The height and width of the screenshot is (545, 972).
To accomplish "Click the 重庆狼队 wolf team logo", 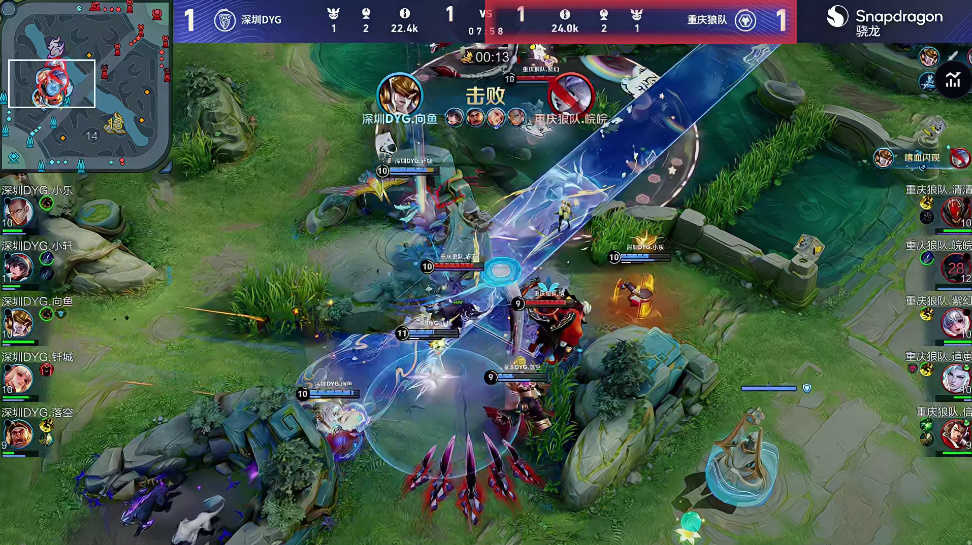I will [744, 20].
